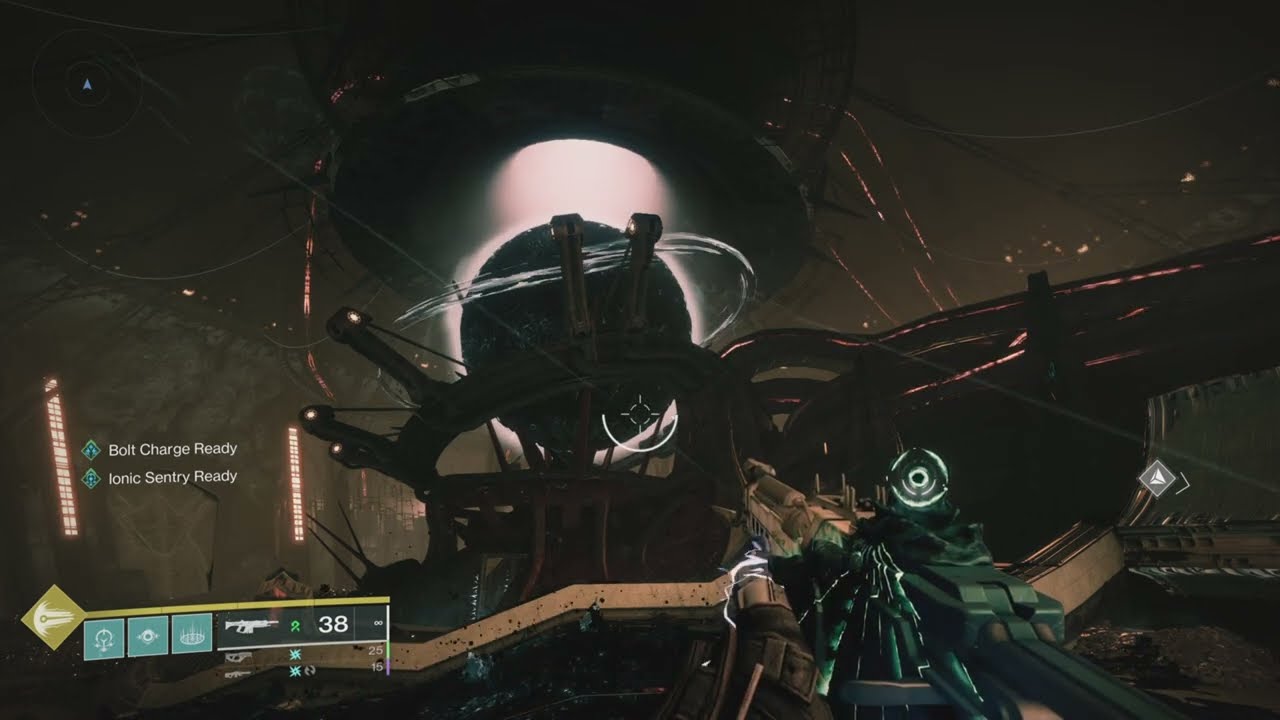1280x720 pixels.
Task: Trigger the melee ability icon with the orb
Action: pyautogui.click(x=148, y=636)
